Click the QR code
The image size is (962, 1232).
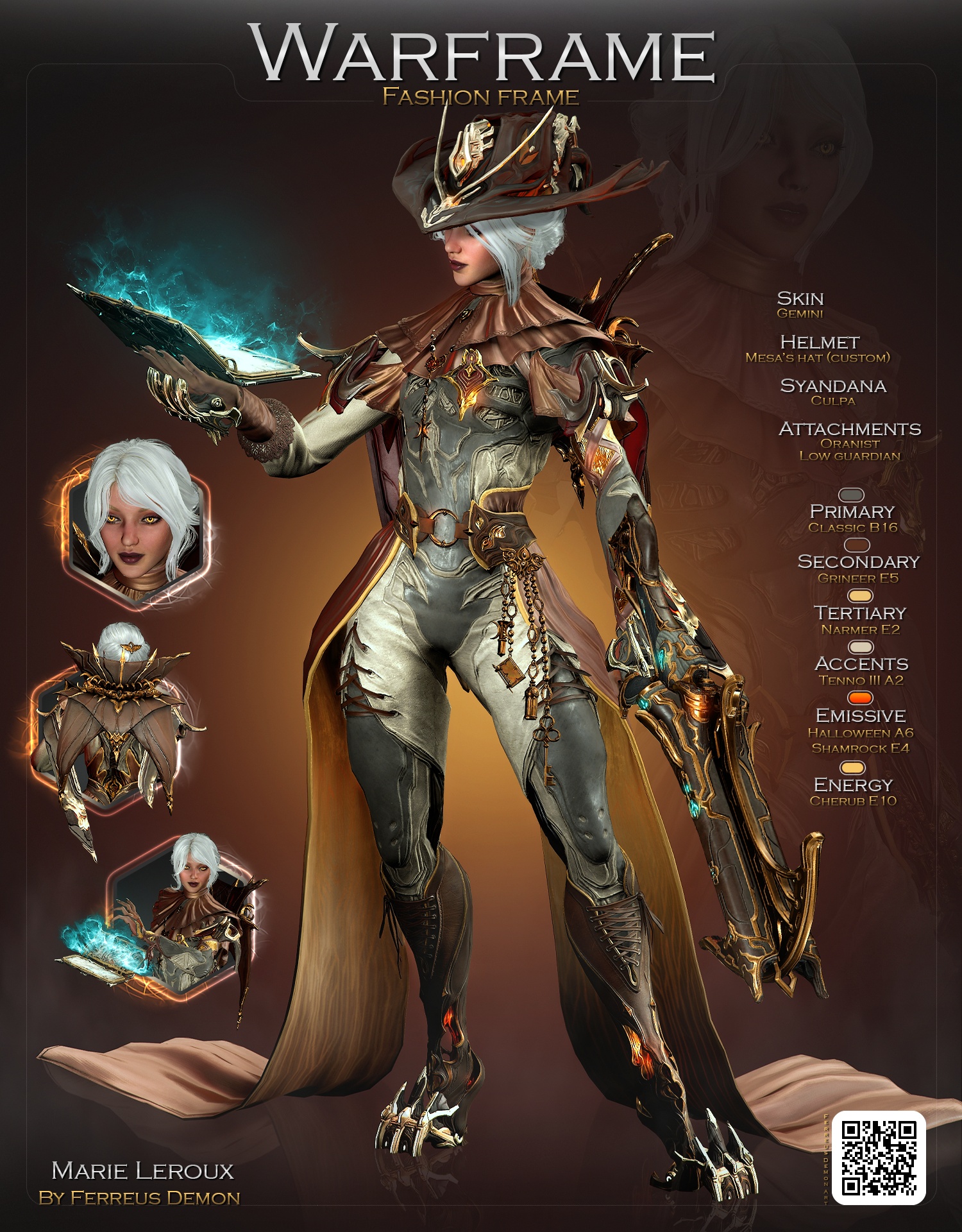point(878,1158)
